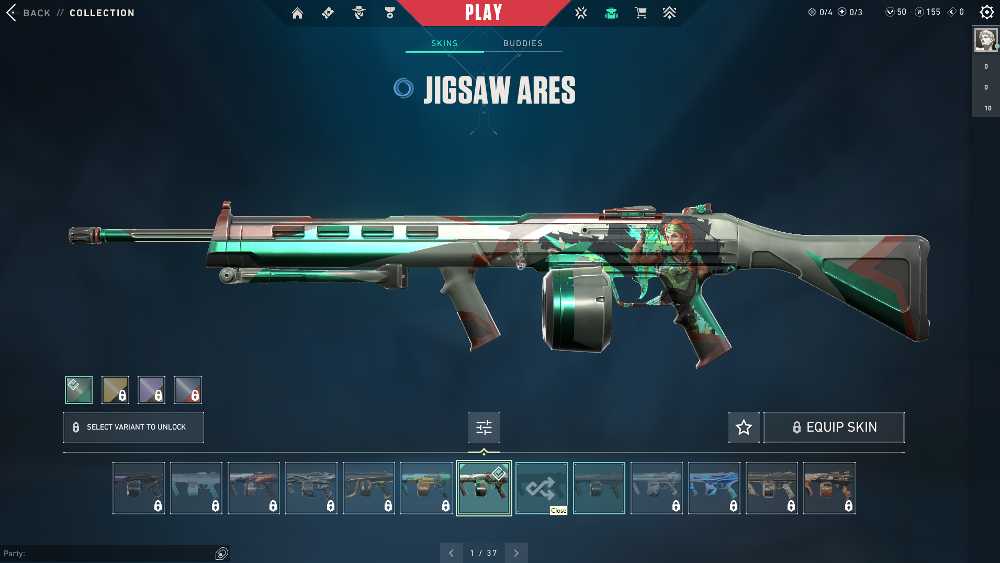The image size is (1000, 563).
Task: Select the Skins tab
Action: tap(444, 43)
